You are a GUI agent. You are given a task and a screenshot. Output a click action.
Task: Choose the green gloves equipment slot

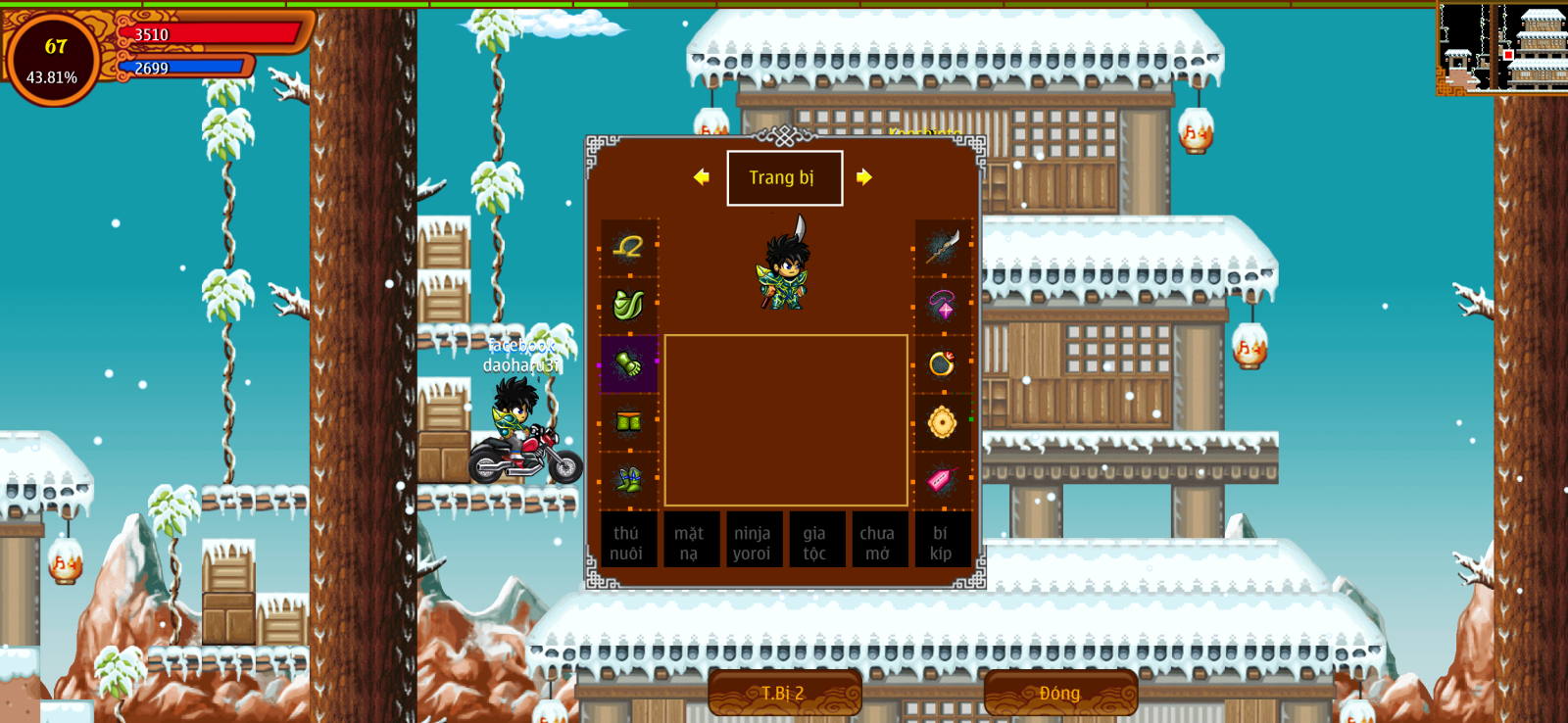628,363
